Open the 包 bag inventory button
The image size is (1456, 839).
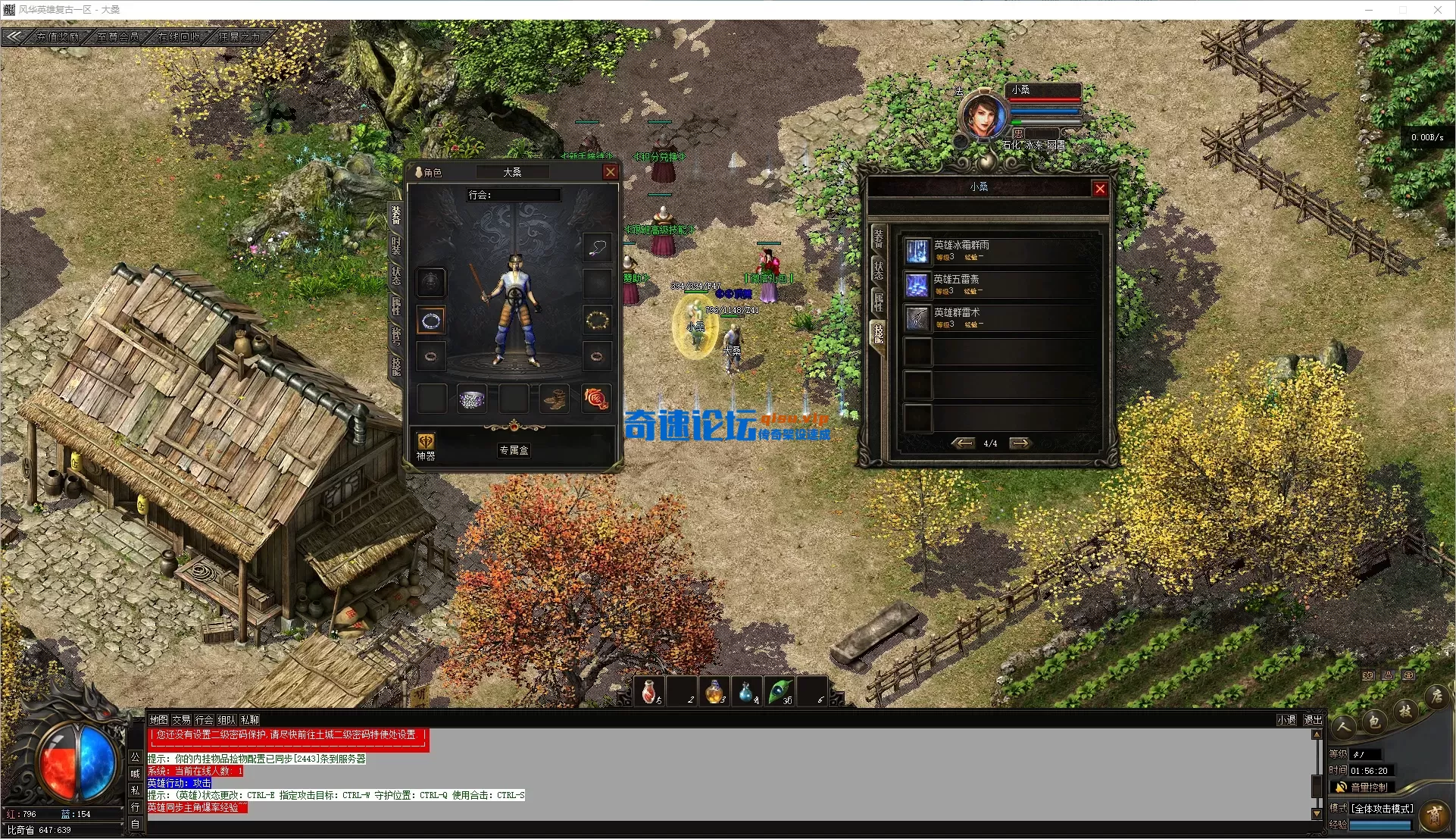pyautogui.click(x=1374, y=722)
